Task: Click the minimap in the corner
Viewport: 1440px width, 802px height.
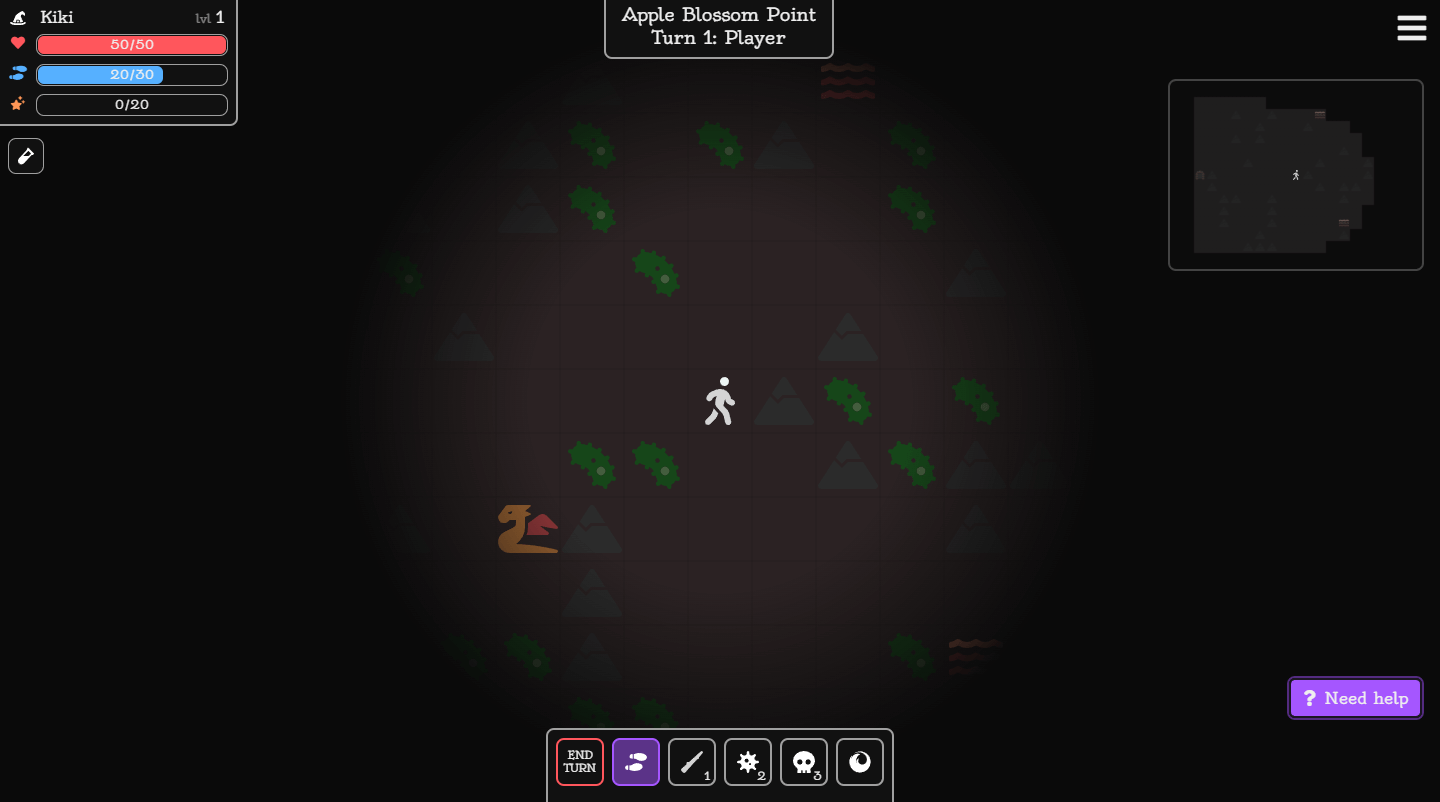Action: [1296, 174]
